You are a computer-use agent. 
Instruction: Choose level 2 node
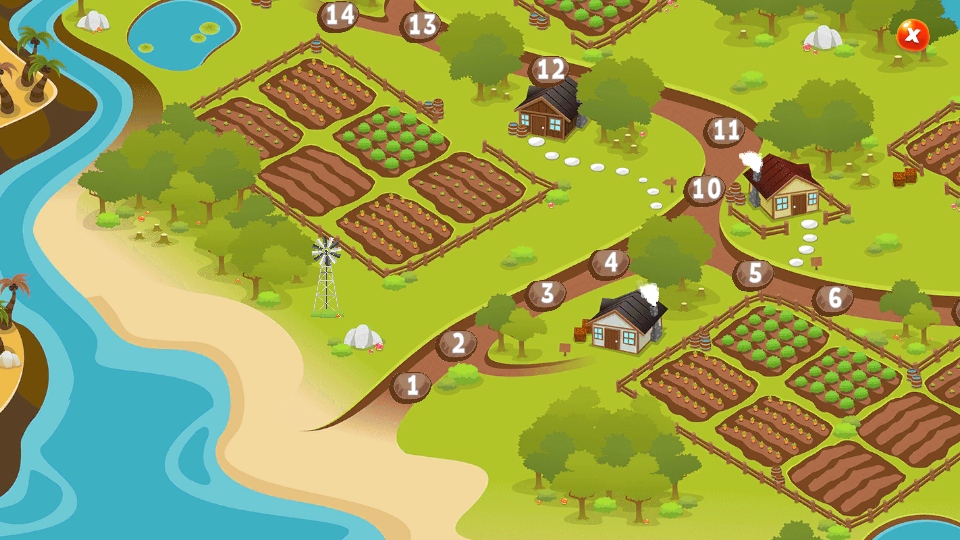(x=457, y=344)
